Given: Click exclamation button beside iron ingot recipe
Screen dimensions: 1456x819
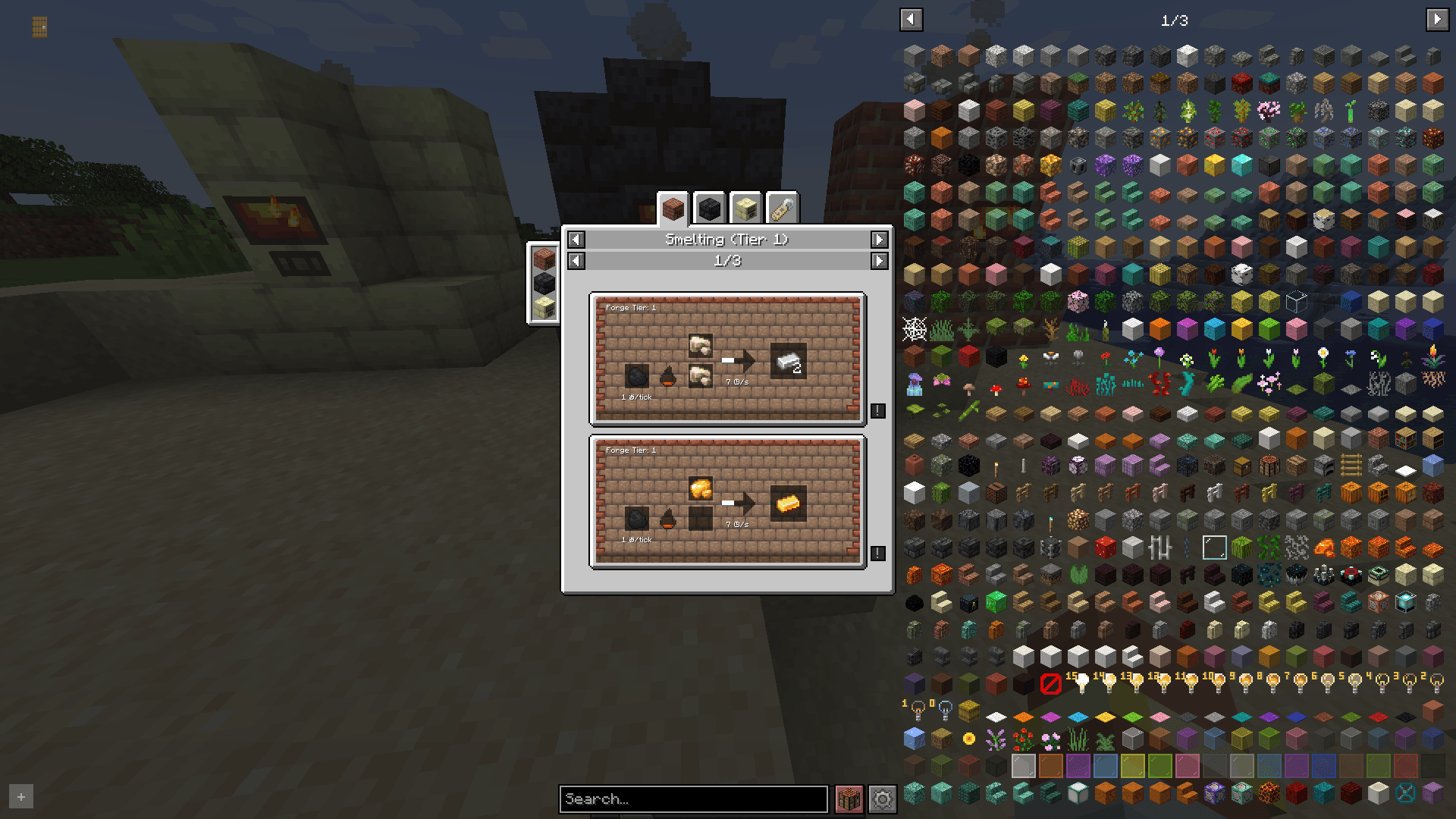Looking at the screenshot, I should click(877, 410).
